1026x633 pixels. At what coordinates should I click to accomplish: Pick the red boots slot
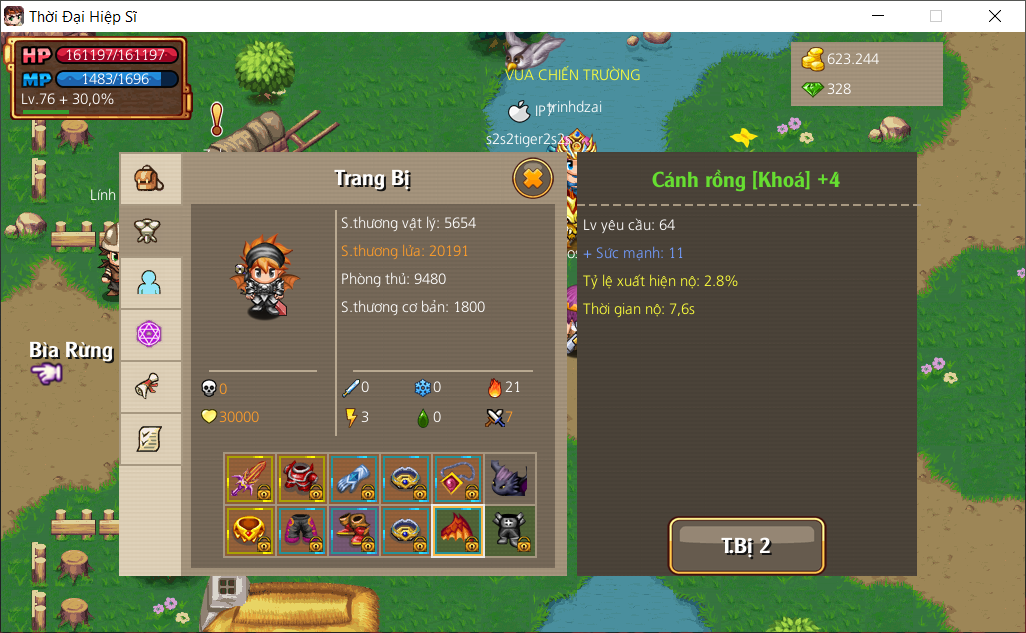pyautogui.click(x=354, y=531)
